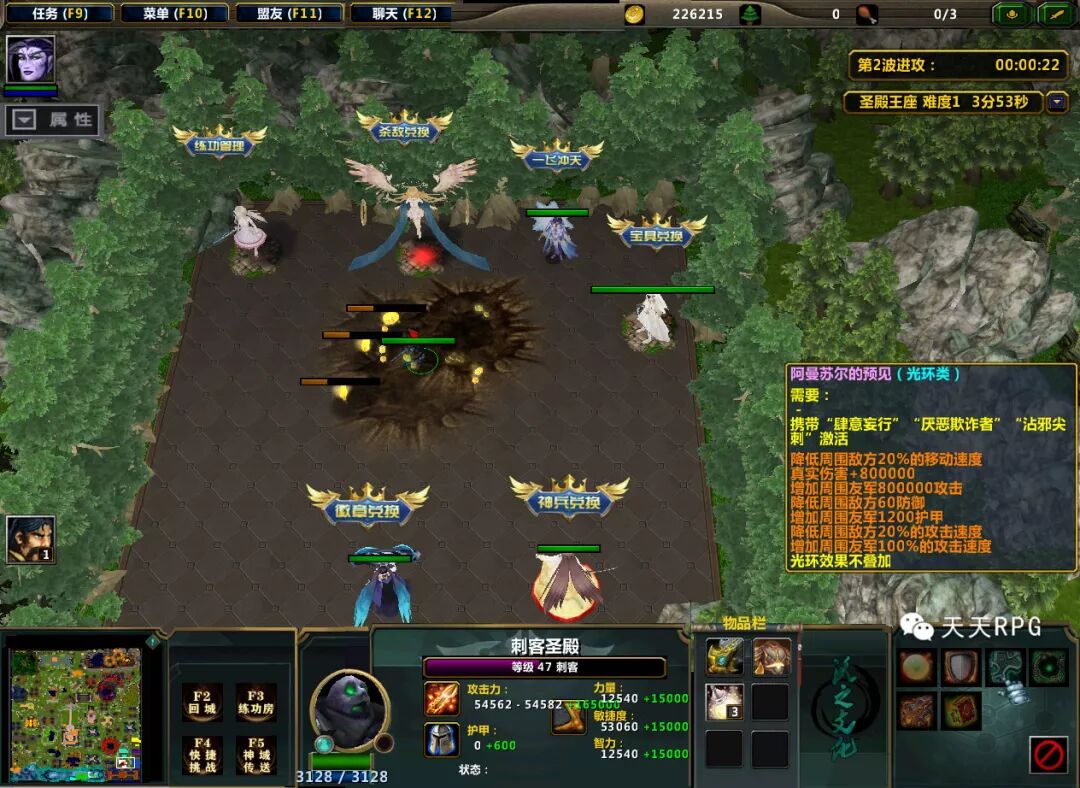Select the golden armor inventory item
Screen dimensions: 1080x788
(724, 656)
